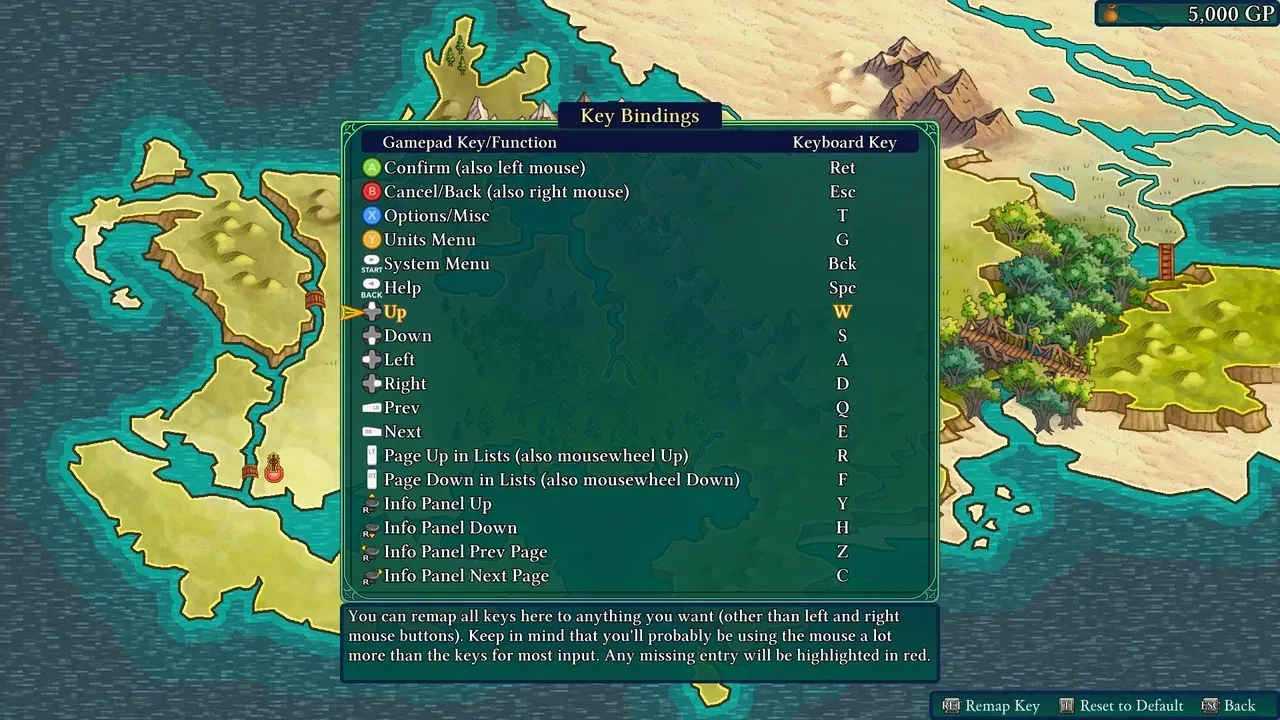Pick the Units Menu key binding

coord(429,240)
